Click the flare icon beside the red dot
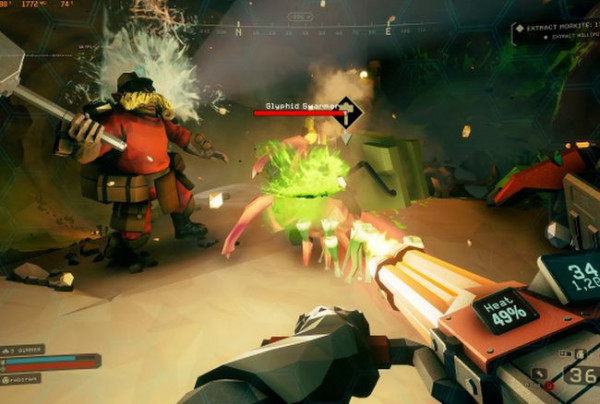The height and width of the screenshot is (404, 600). [x=540, y=374]
